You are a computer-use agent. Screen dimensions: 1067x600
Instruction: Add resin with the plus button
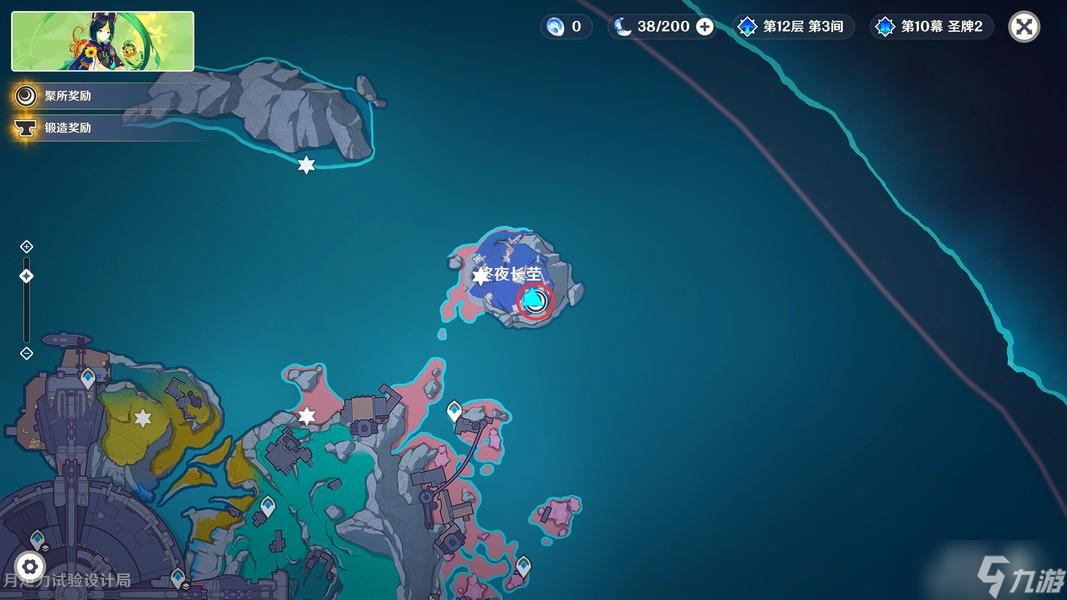(x=705, y=27)
